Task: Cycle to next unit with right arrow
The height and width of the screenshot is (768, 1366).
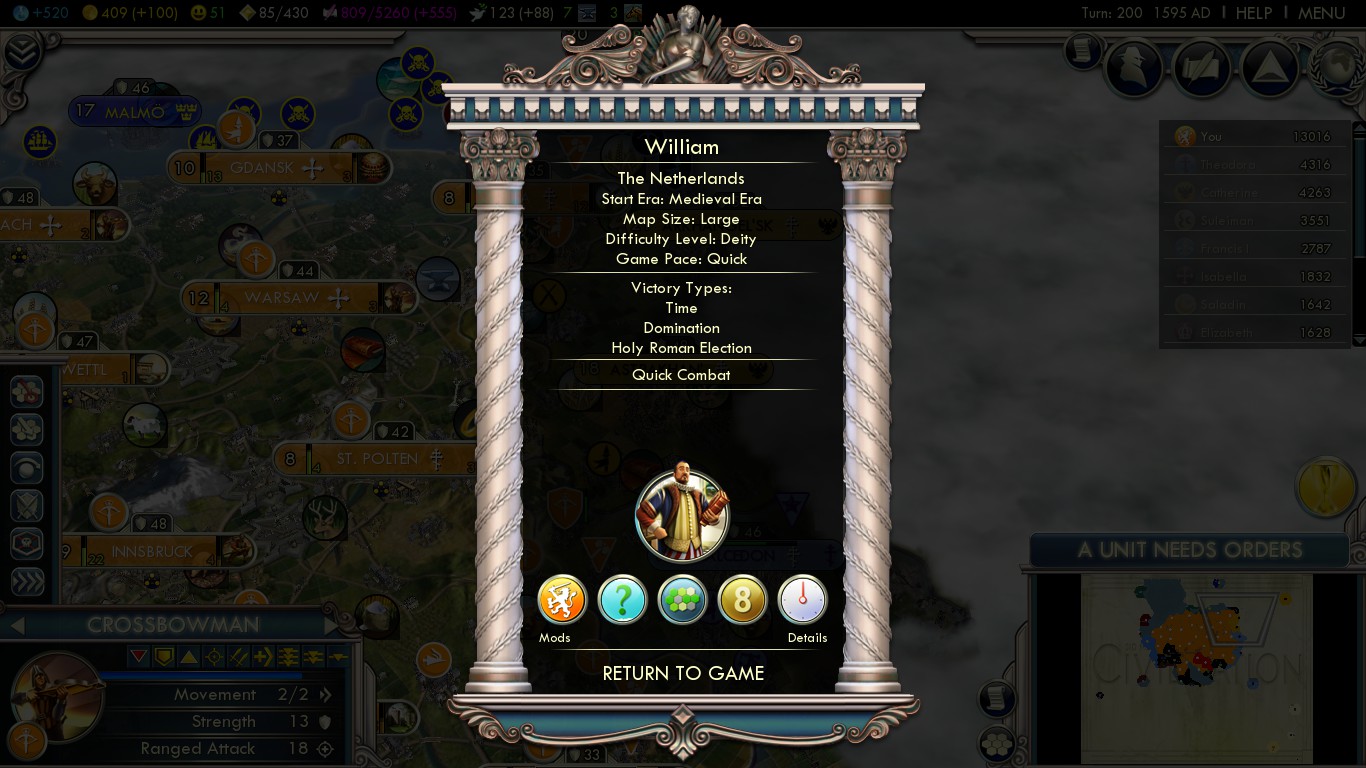Action: [333, 626]
